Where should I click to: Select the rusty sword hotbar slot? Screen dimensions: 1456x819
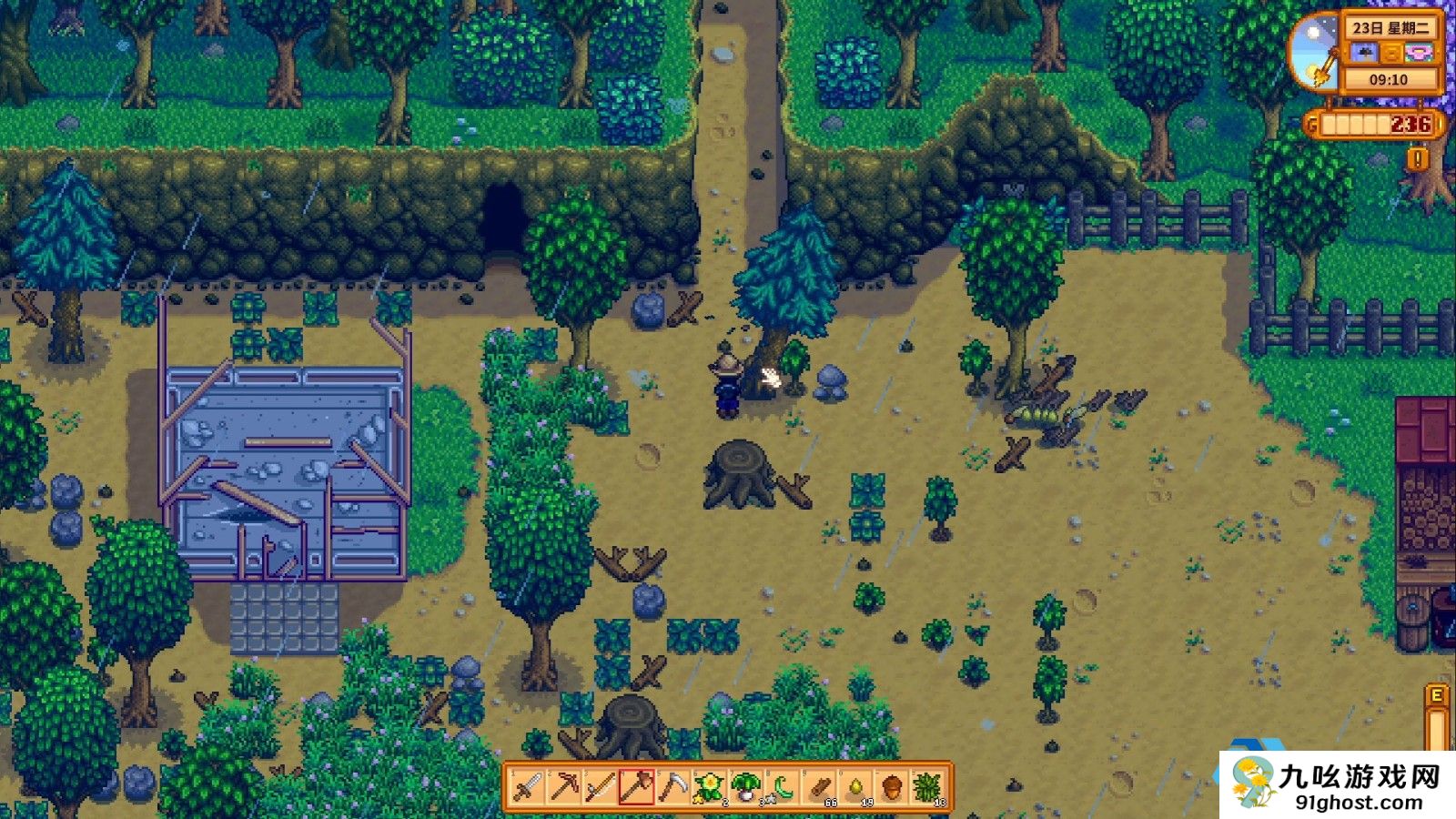pyautogui.click(x=528, y=787)
